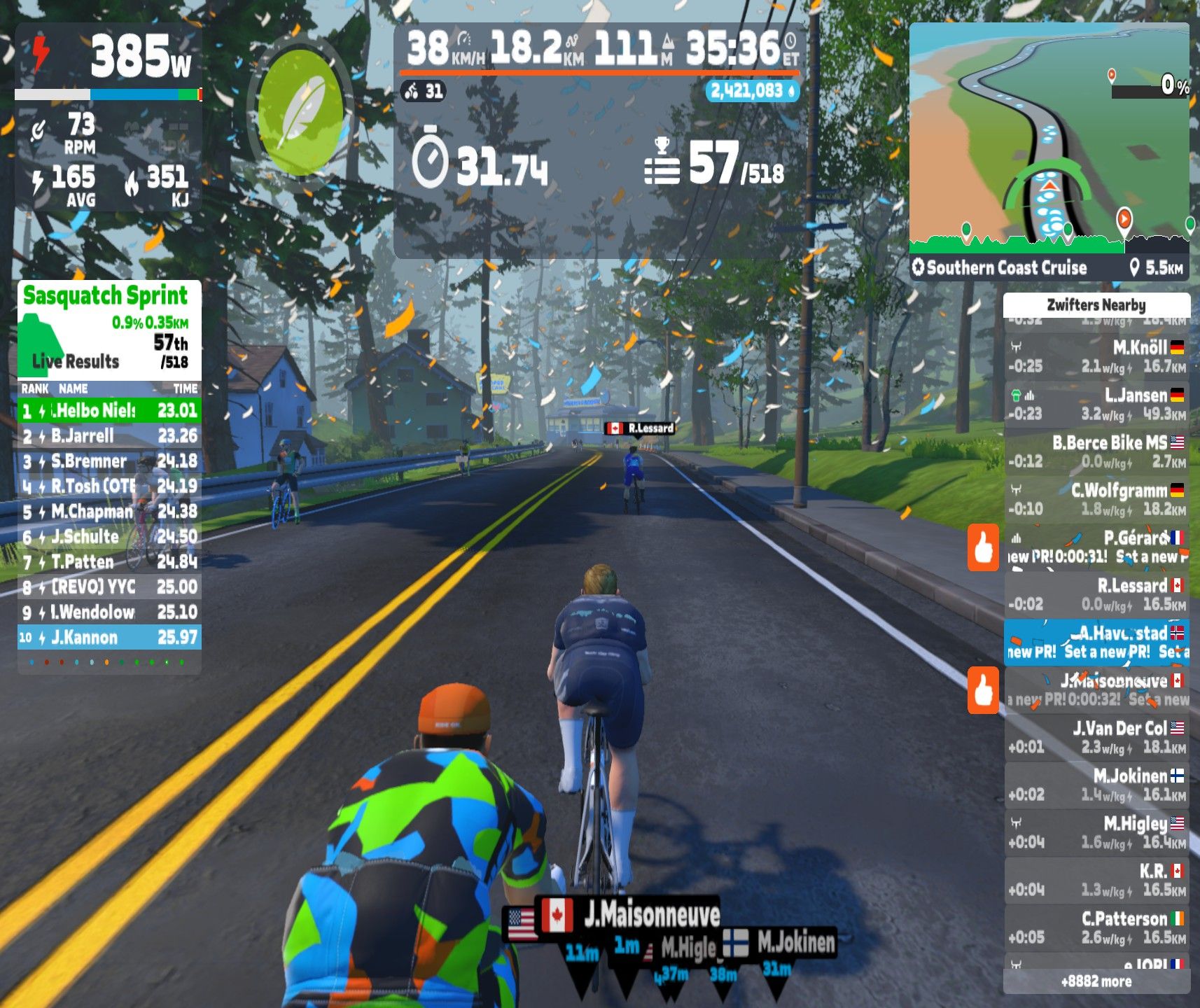Choose B.Berce Bike MS rider row
Viewport: 1200px width, 1008px height.
[1096, 452]
